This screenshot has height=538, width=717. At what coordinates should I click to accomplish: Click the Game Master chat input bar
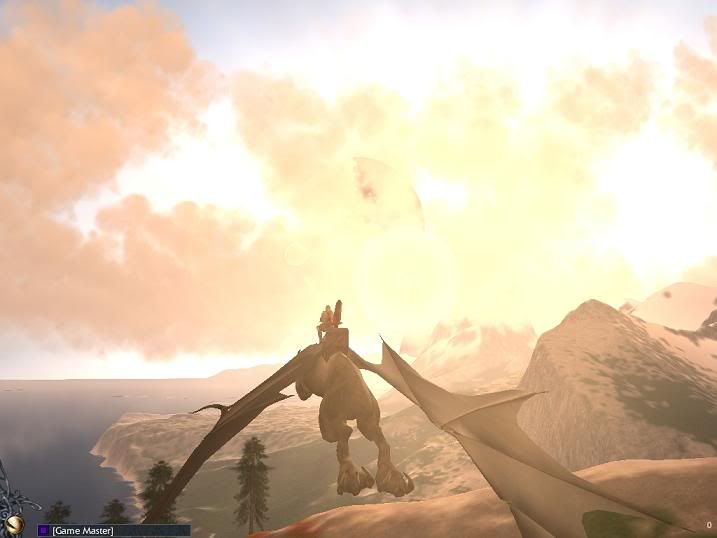pyautogui.click(x=120, y=530)
